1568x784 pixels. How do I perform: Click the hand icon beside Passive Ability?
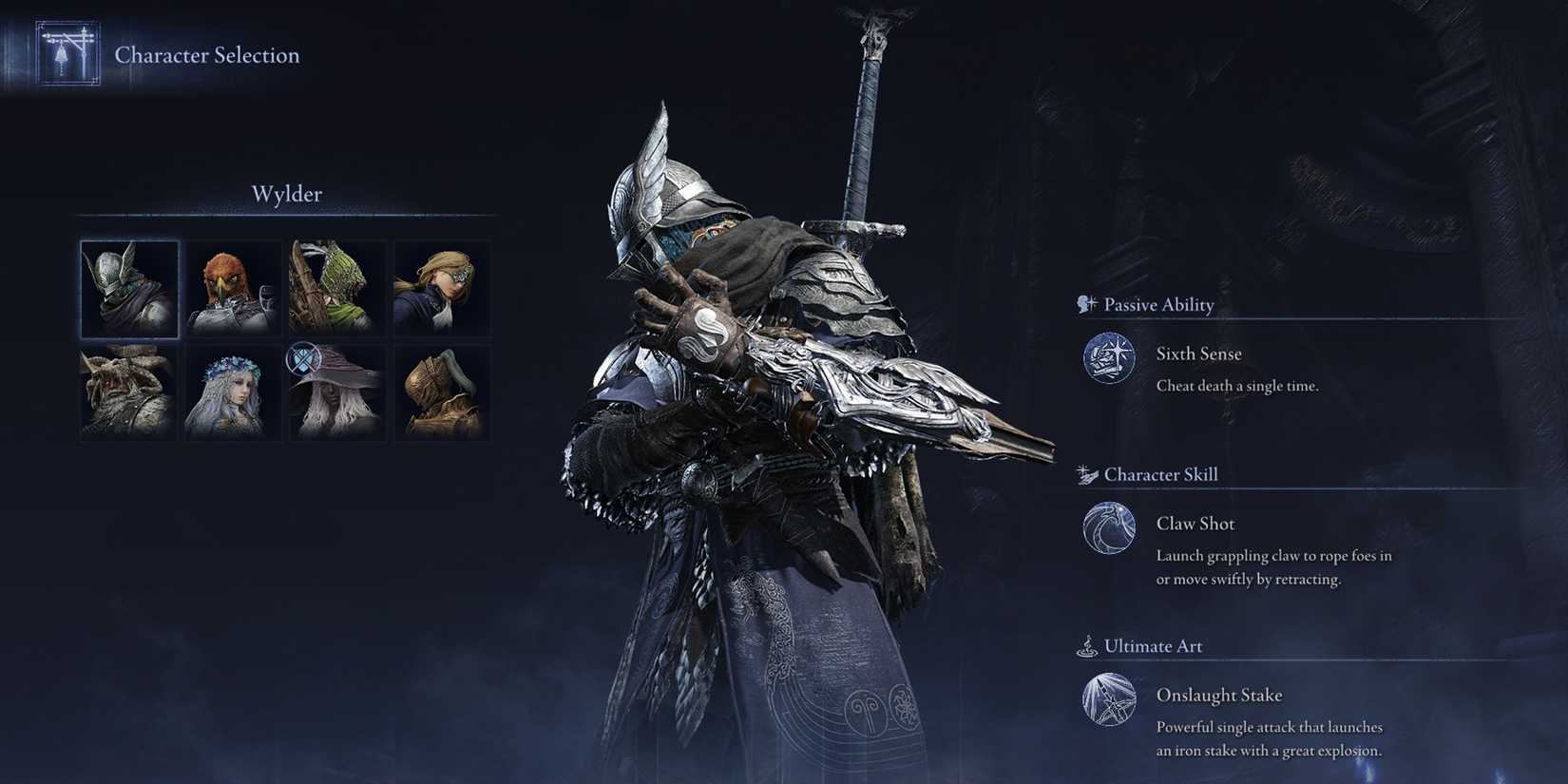[x=1083, y=303]
